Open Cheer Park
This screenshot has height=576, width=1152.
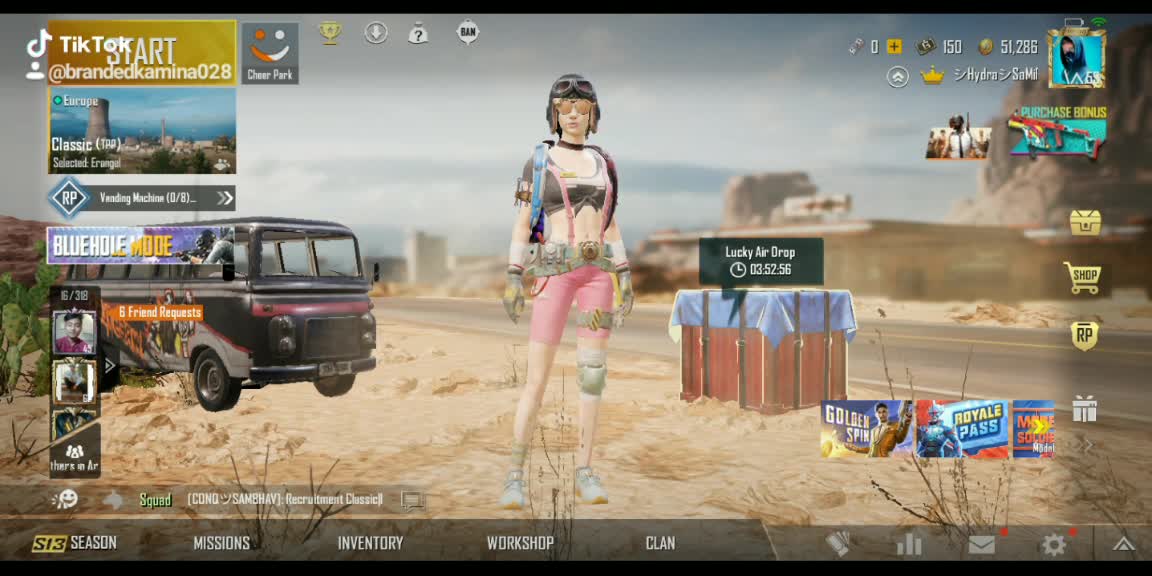[270, 53]
